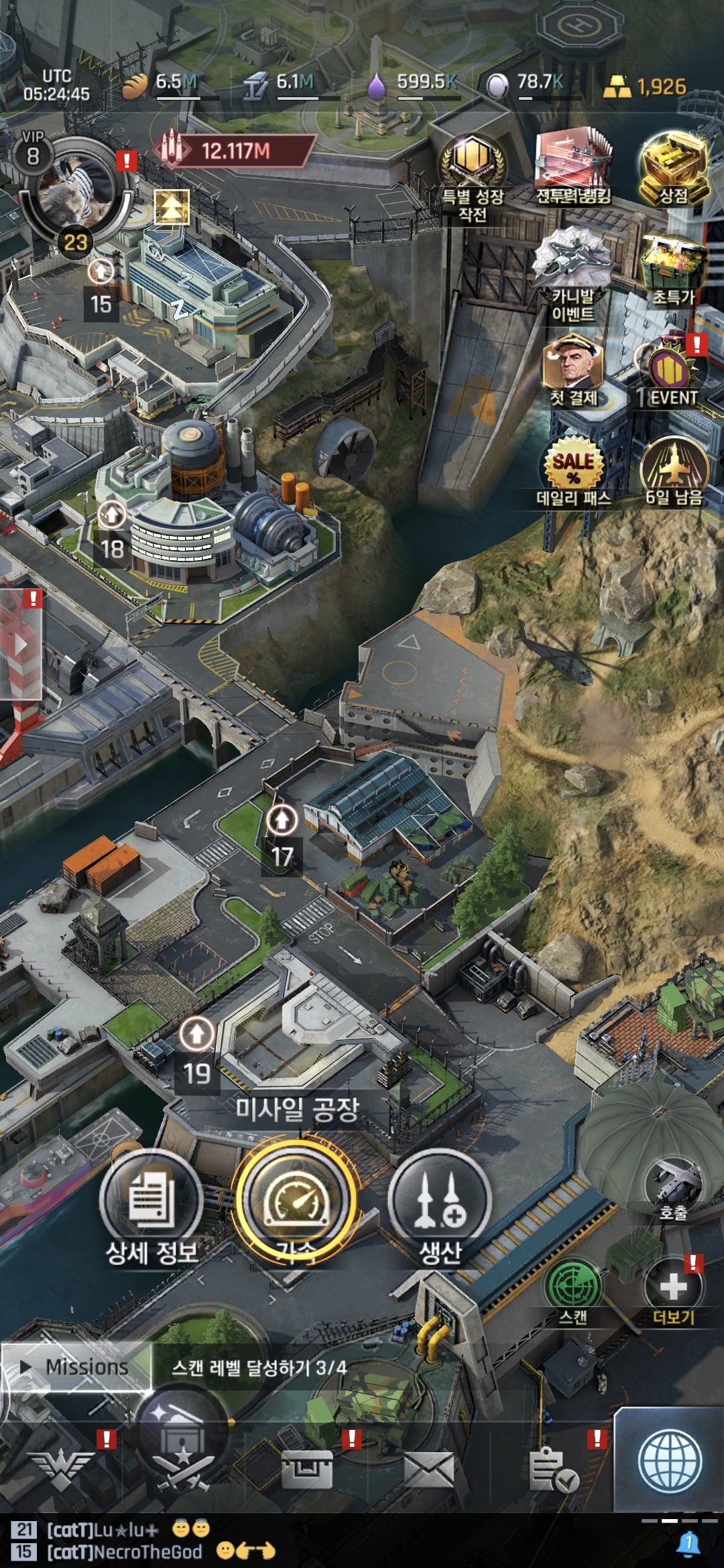Open the world map globe button

(670, 1461)
